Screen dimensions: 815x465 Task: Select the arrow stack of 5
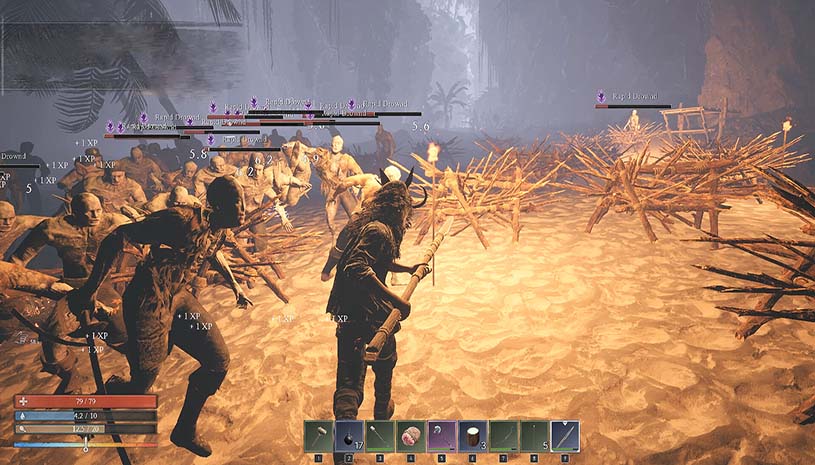point(534,435)
